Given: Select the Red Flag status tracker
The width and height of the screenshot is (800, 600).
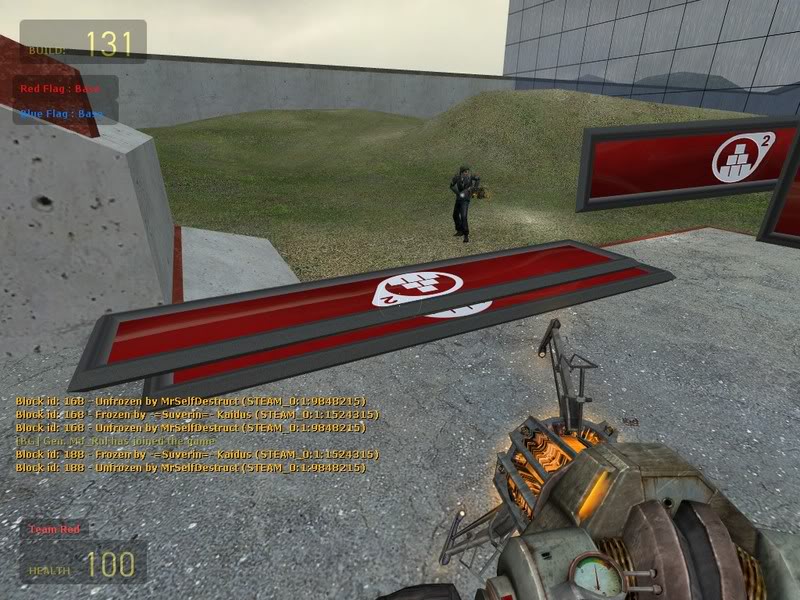Looking at the screenshot, I should click(62, 88).
